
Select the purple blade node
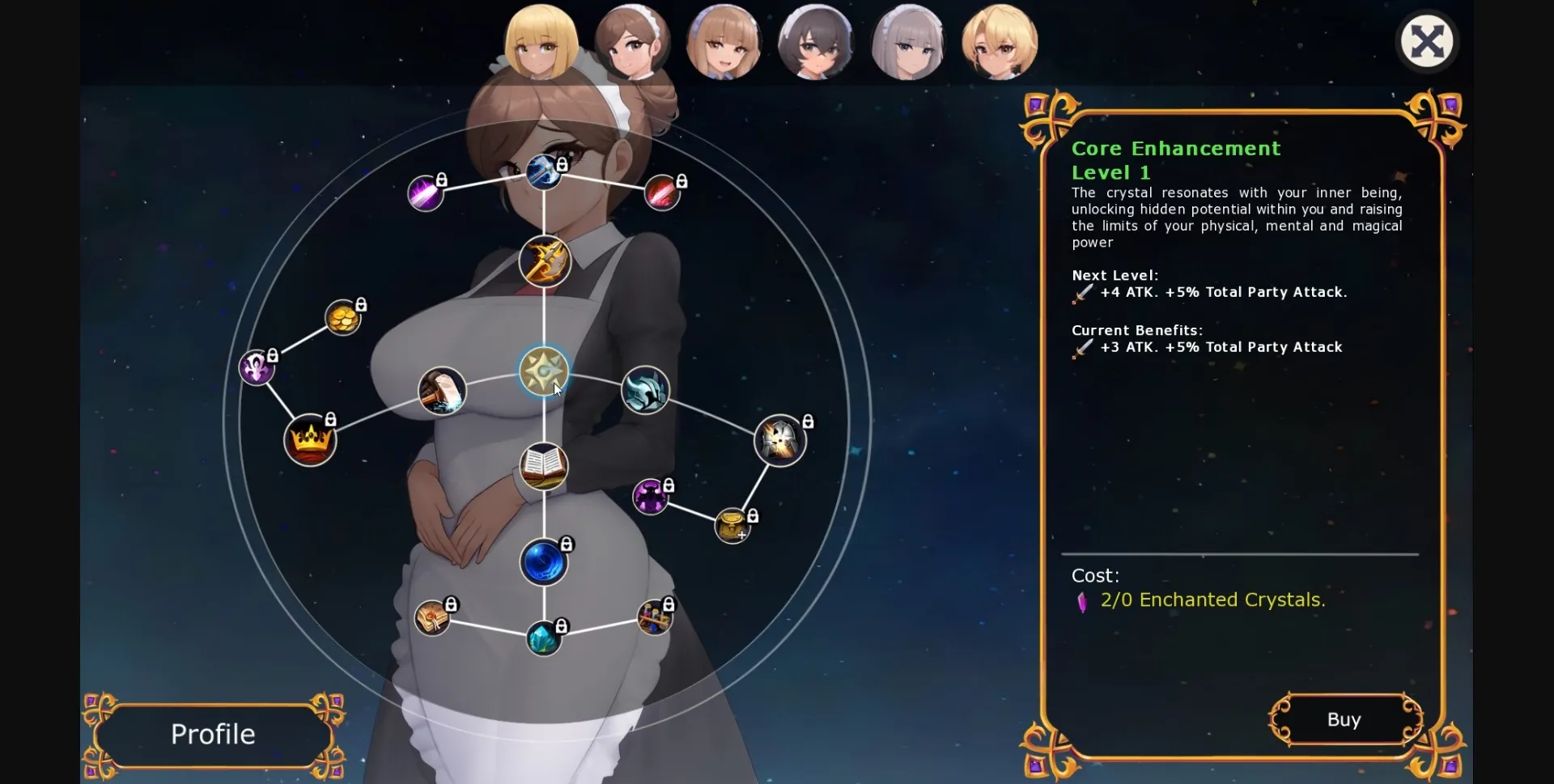click(x=427, y=193)
